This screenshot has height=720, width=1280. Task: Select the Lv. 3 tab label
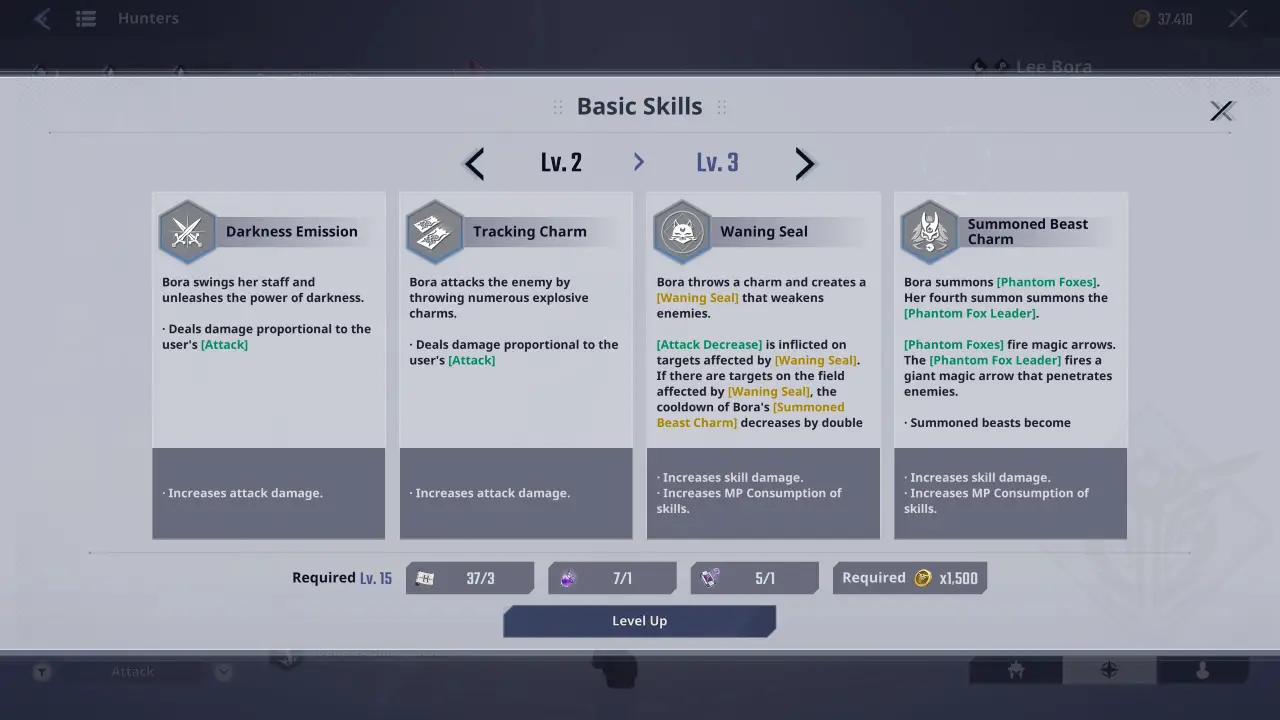pos(717,162)
